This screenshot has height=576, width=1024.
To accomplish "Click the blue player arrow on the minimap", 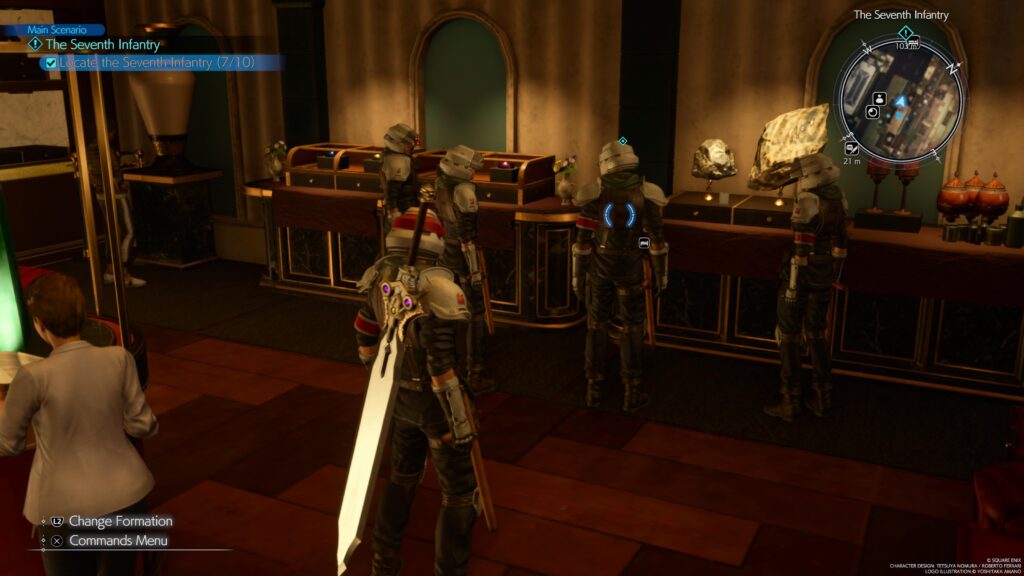I will 900,101.
